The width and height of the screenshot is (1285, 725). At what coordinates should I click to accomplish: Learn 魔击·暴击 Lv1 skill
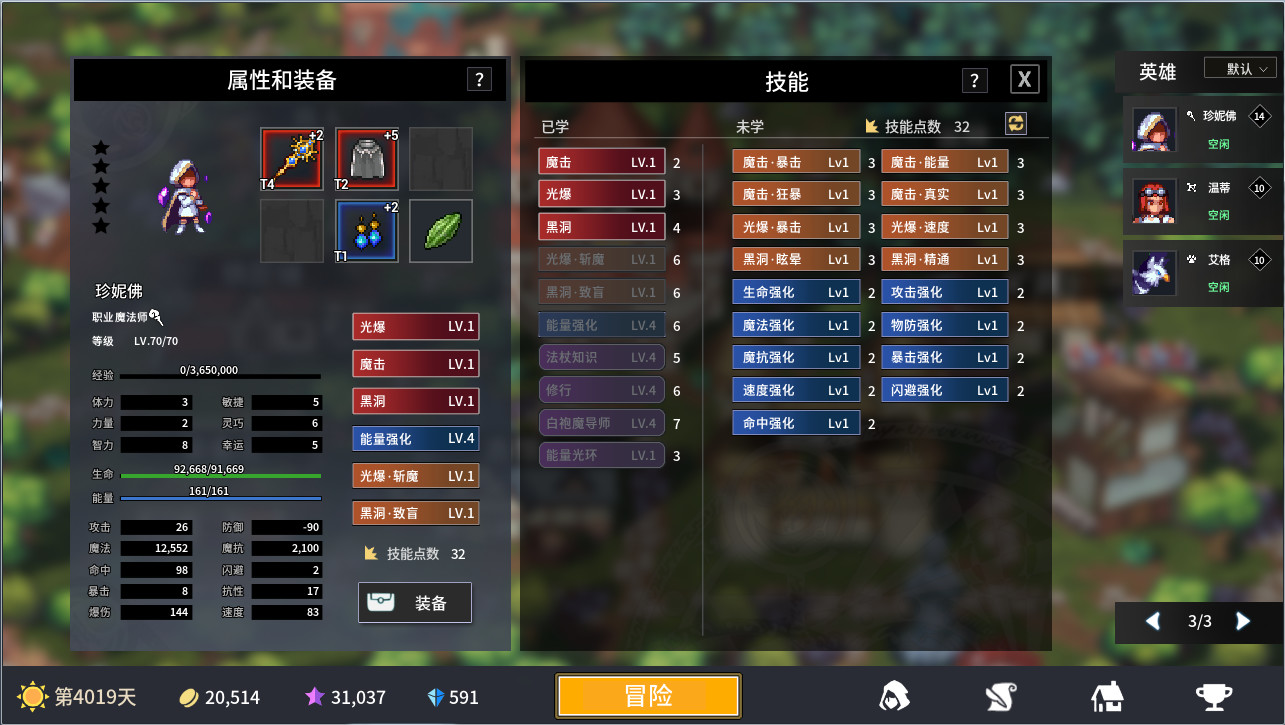[795, 160]
